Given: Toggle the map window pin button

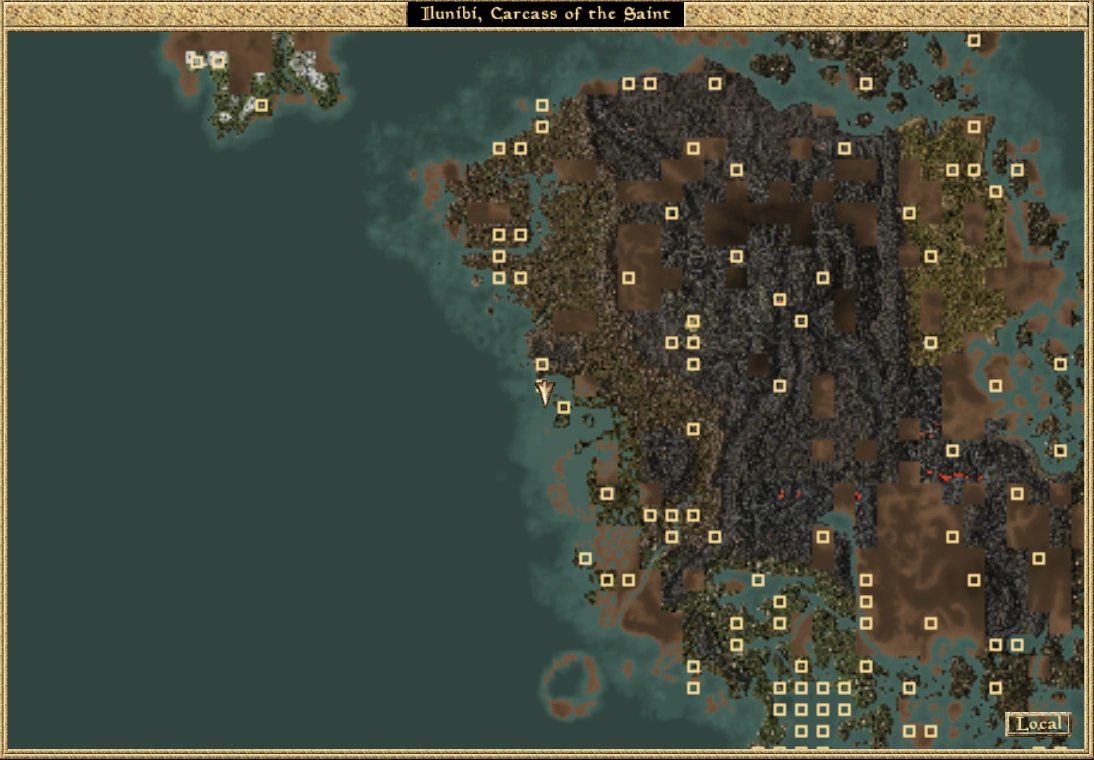Looking at the screenshot, I should click(x=1077, y=14).
